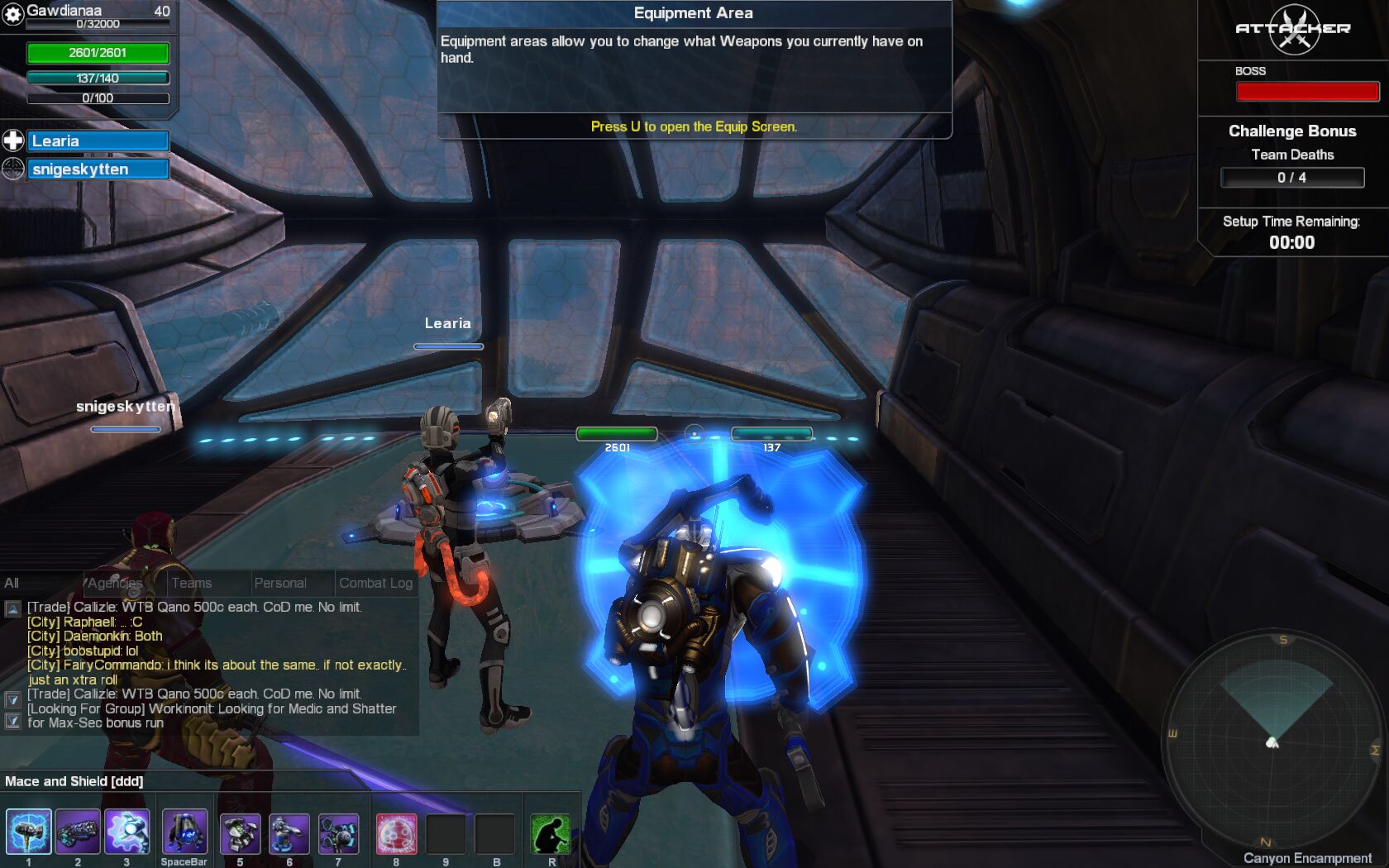This screenshot has height=868, width=1389.
Task: Open the Agencies chat tab
Action: pos(116,583)
